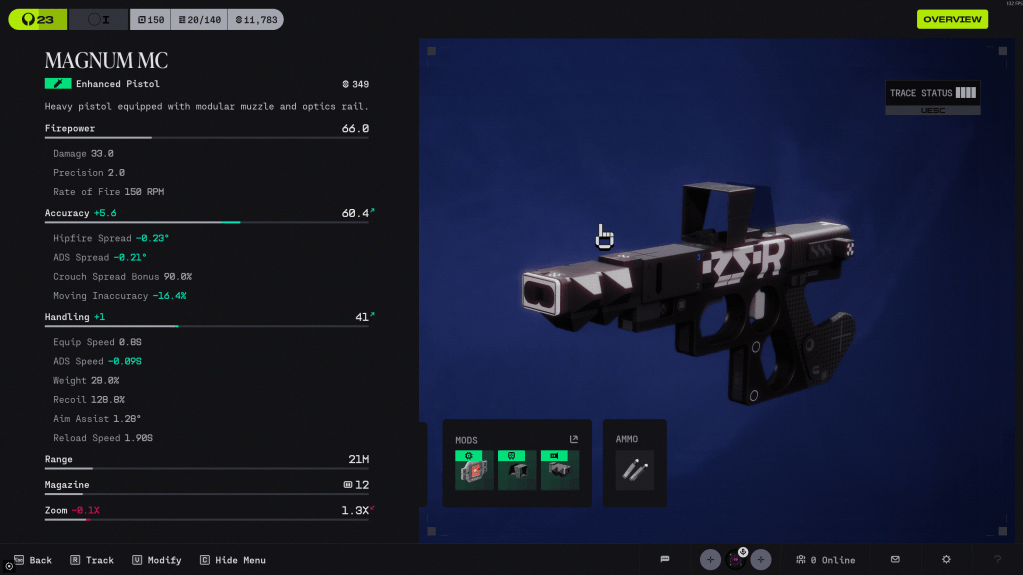Image resolution: width=1023 pixels, height=575 pixels.
Task: Open the chat speech bubble icon
Action: click(665, 559)
